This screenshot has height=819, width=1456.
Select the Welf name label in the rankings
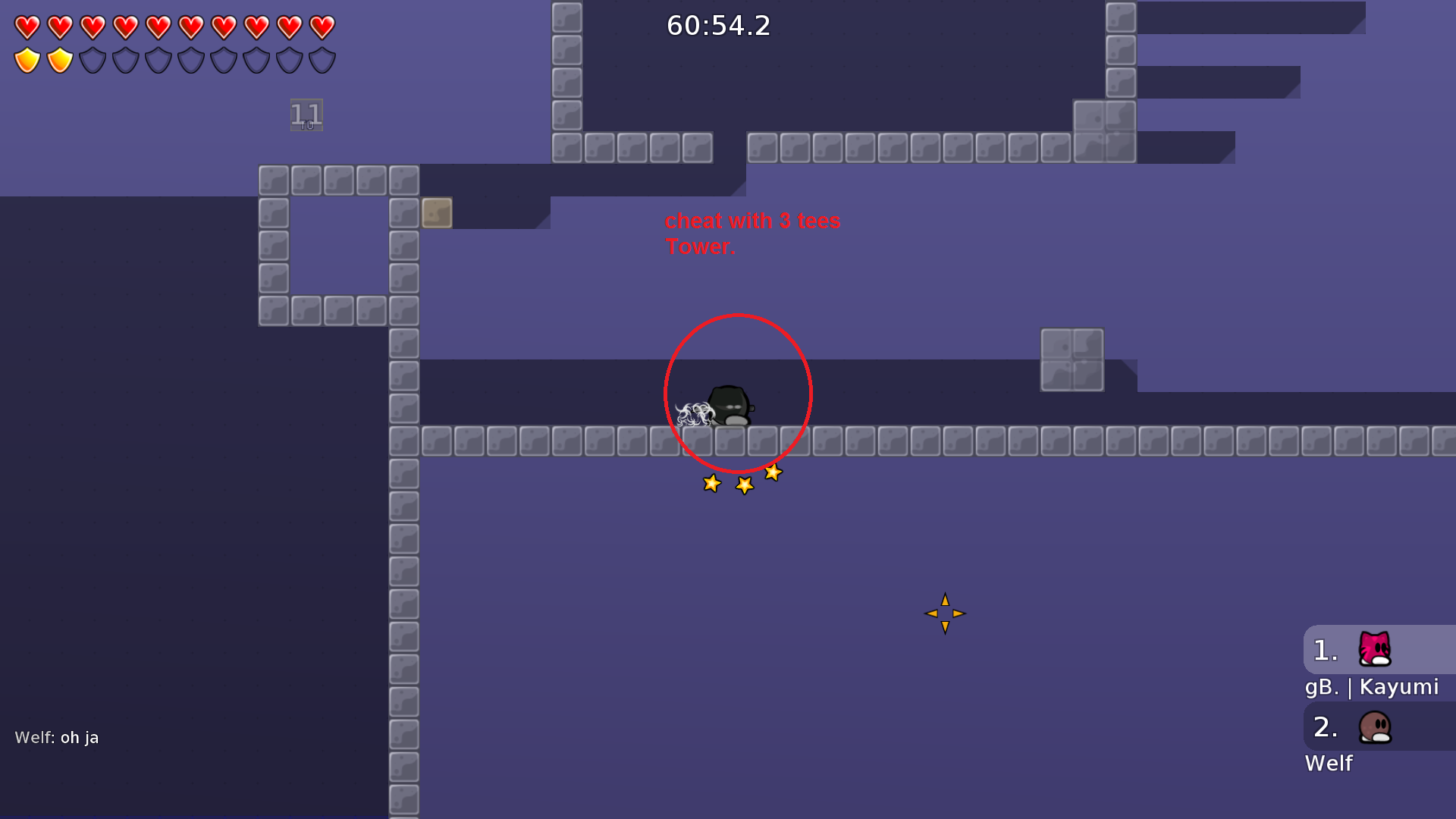pyautogui.click(x=1329, y=764)
